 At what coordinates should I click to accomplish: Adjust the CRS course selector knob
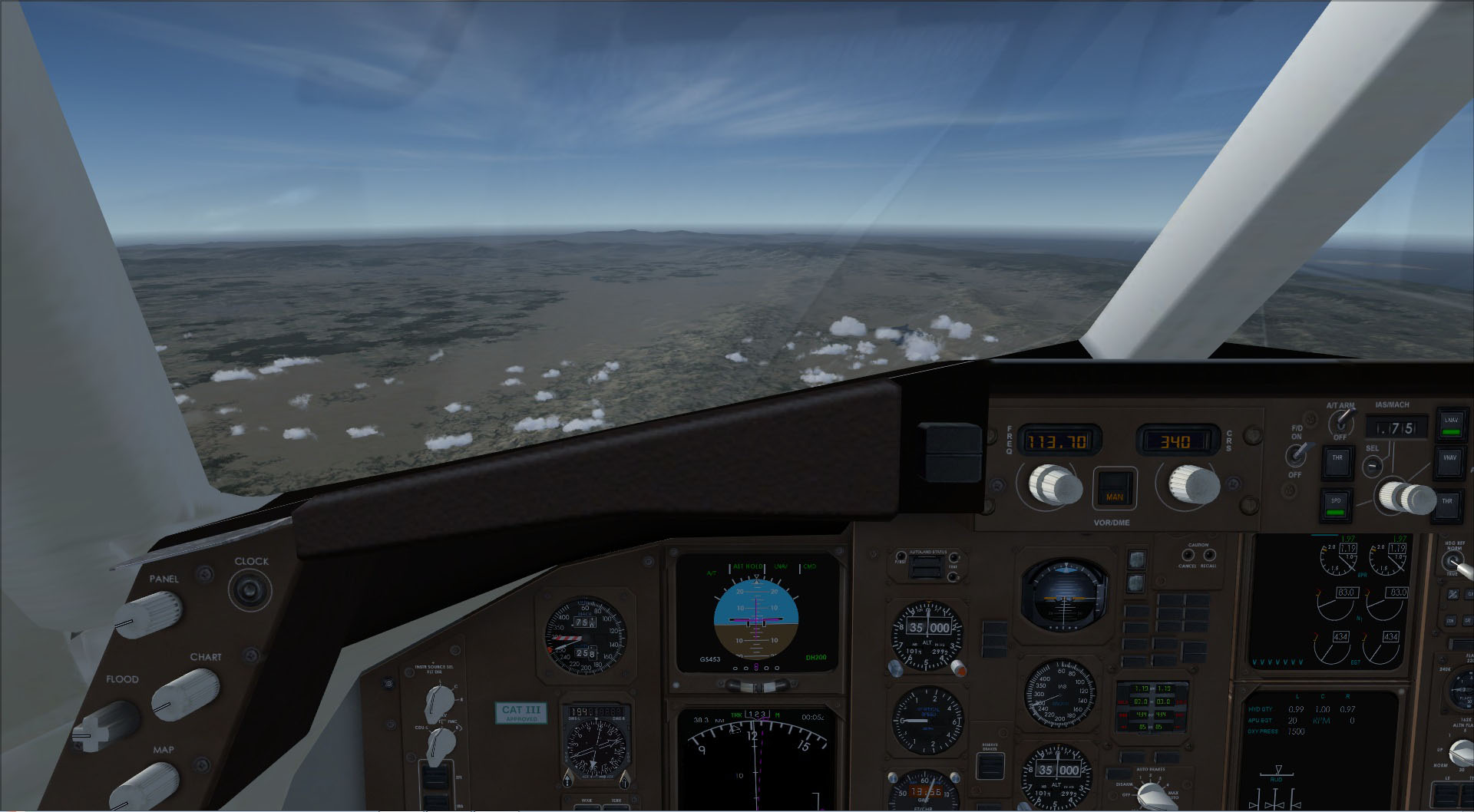[1194, 484]
